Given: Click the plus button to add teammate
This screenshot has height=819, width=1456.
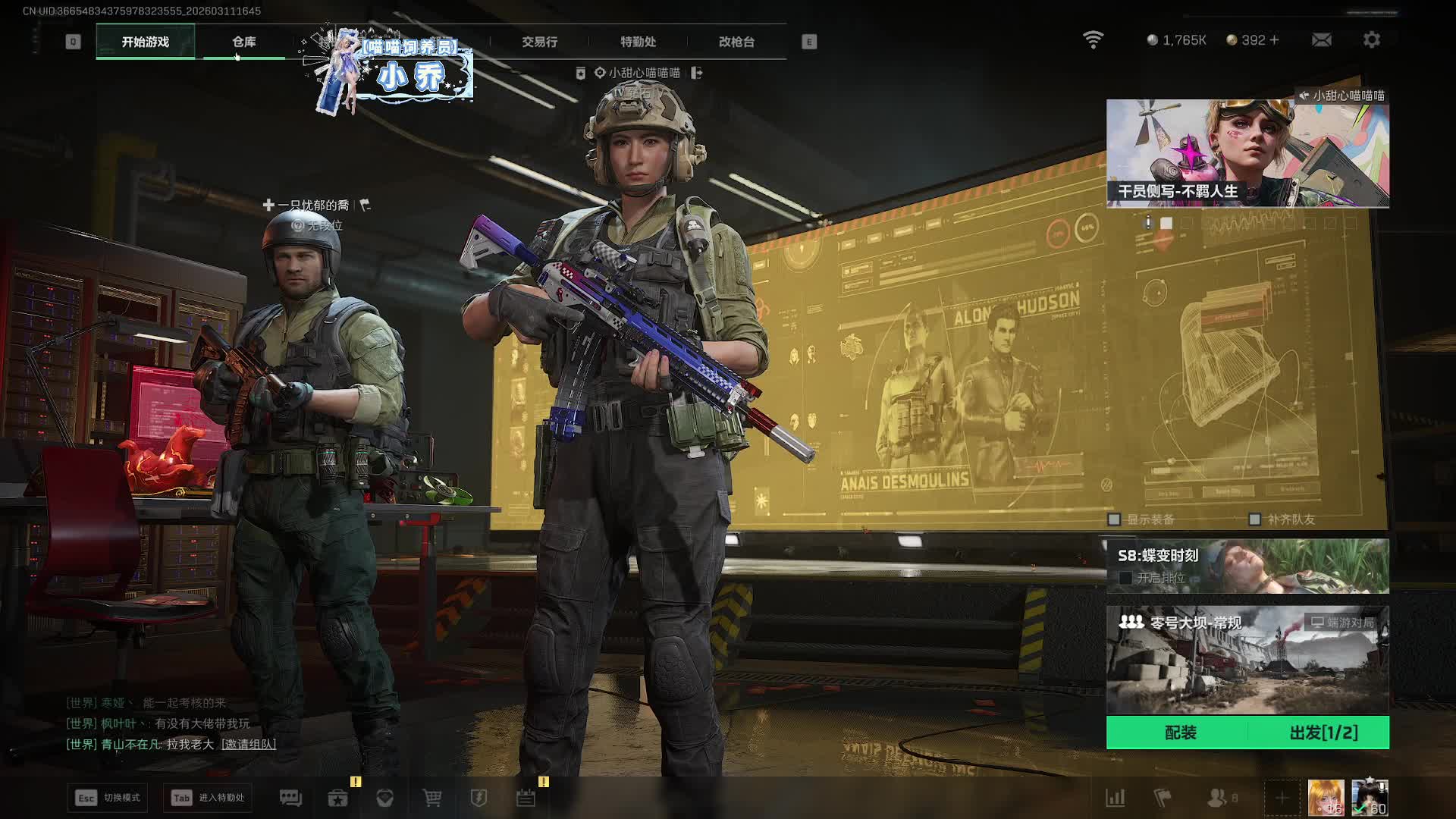Looking at the screenshot, I should (x=1282, y=798).
